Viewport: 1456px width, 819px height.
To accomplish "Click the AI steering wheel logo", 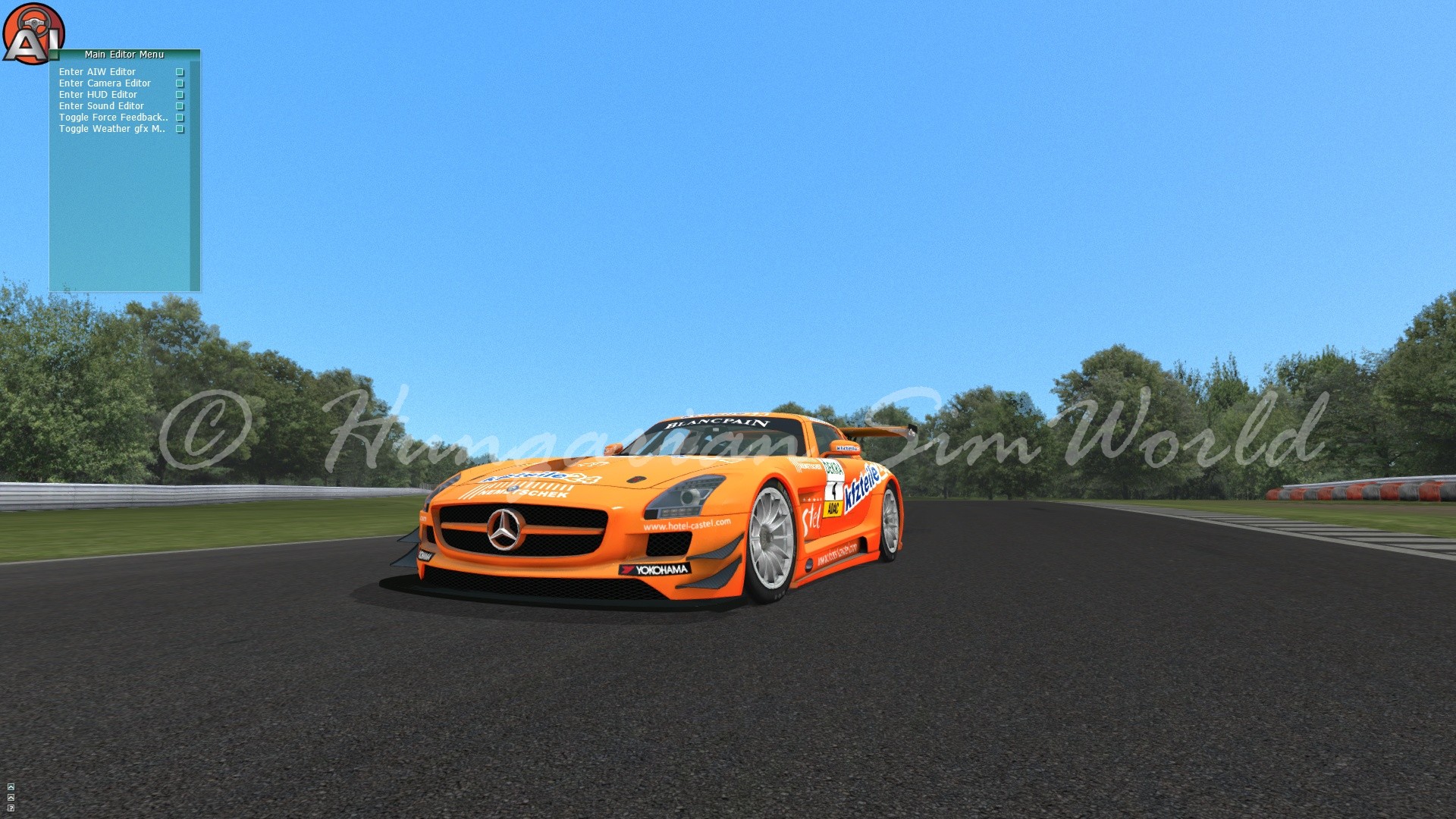I will [32, 34].
